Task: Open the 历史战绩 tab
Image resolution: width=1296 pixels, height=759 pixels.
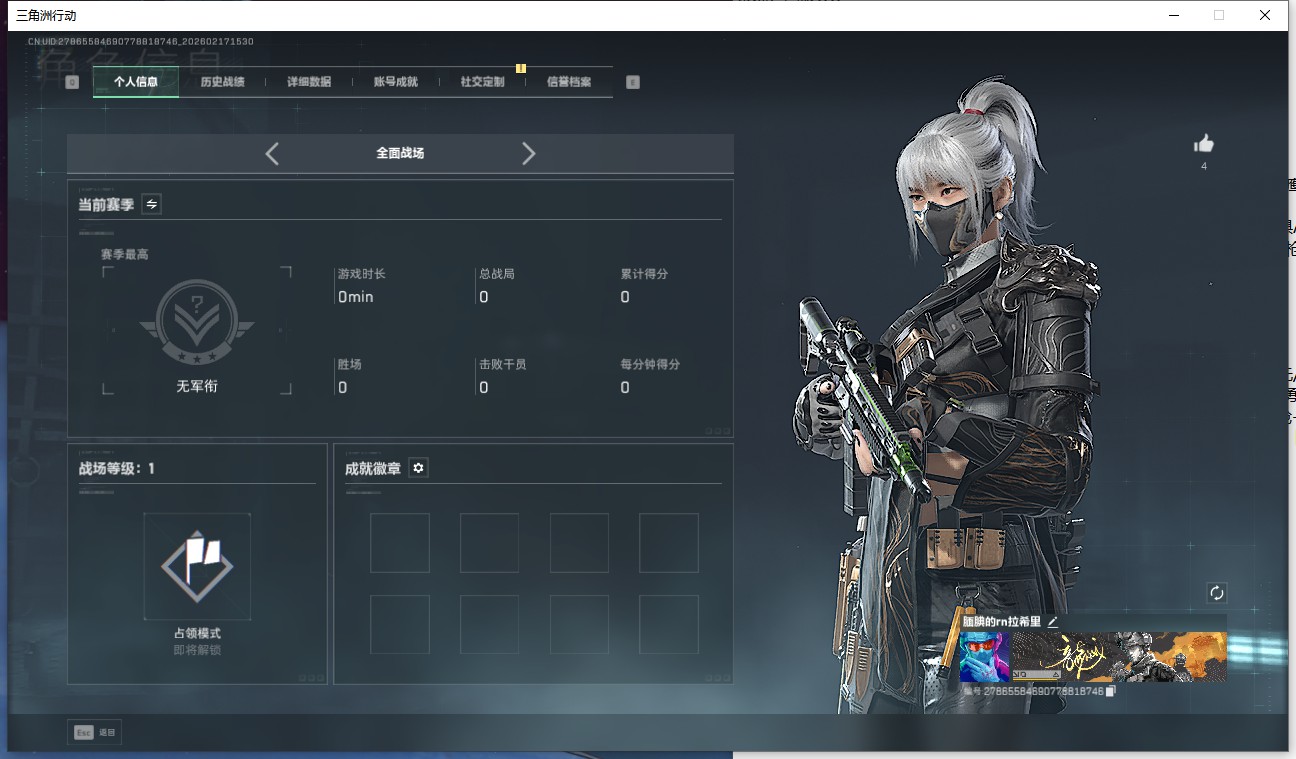Action: point(220,82)
